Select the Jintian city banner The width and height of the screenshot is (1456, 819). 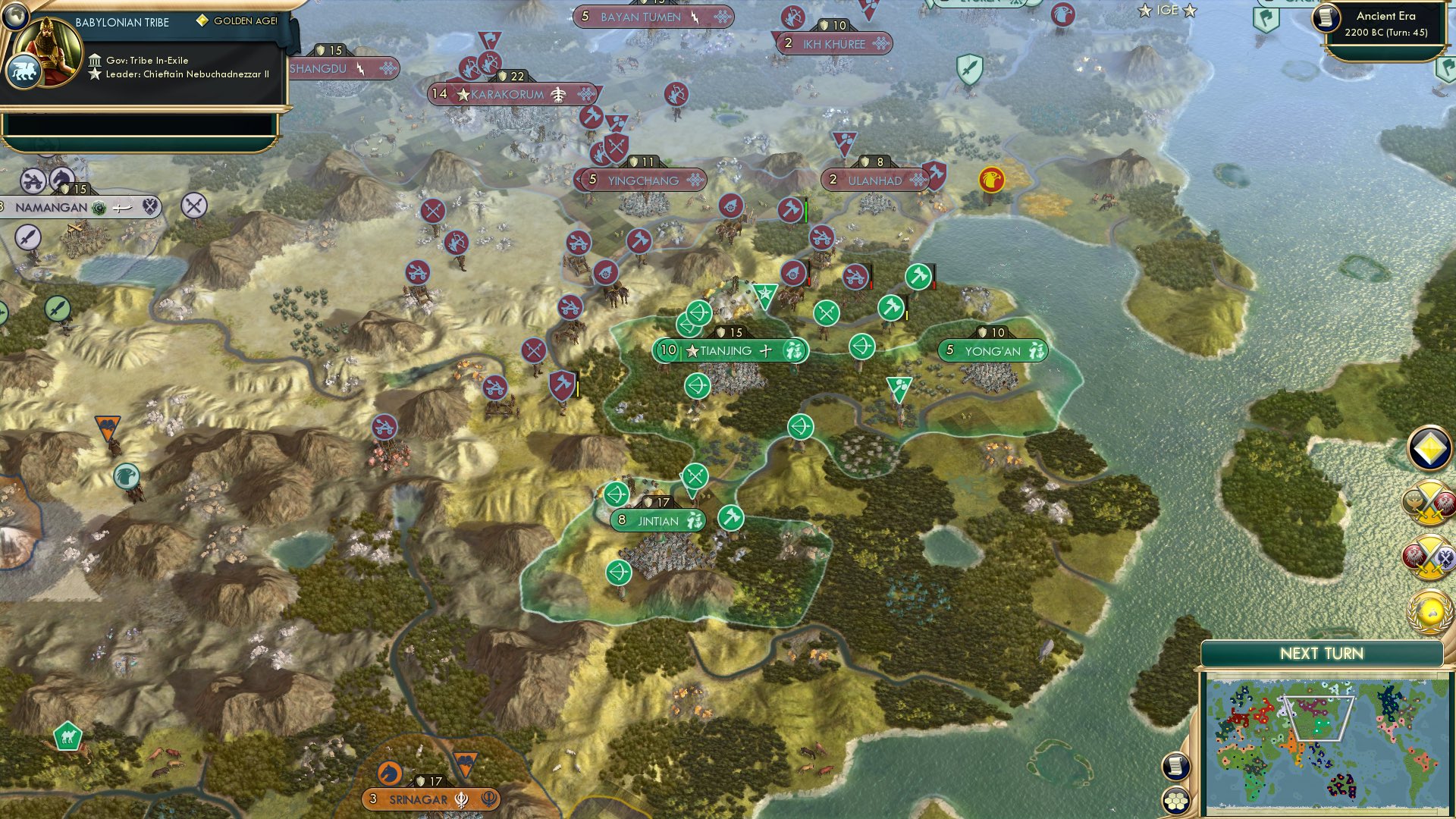click(657, 521)
